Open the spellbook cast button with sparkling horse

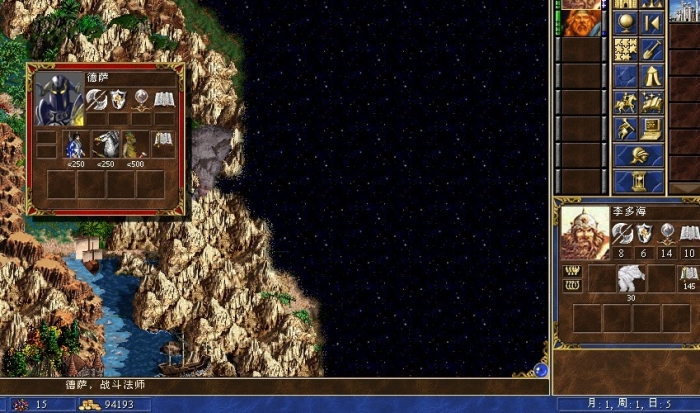[x=651, y=102]
